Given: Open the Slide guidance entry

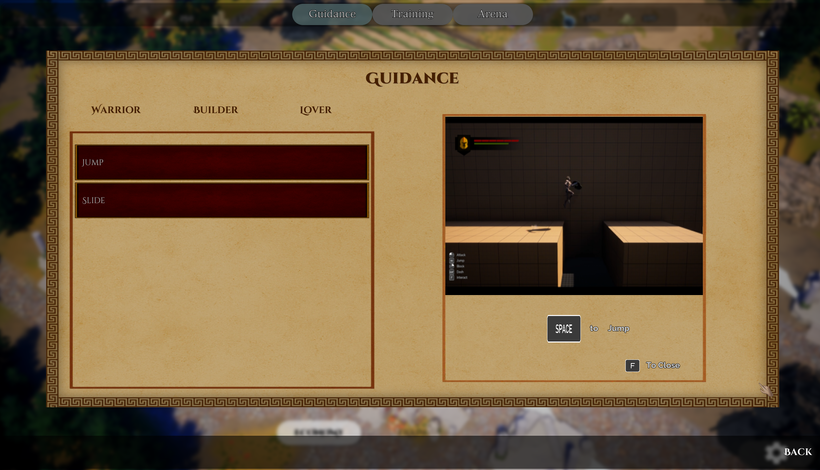Looking at the screenshot, I should click(222, 200).
